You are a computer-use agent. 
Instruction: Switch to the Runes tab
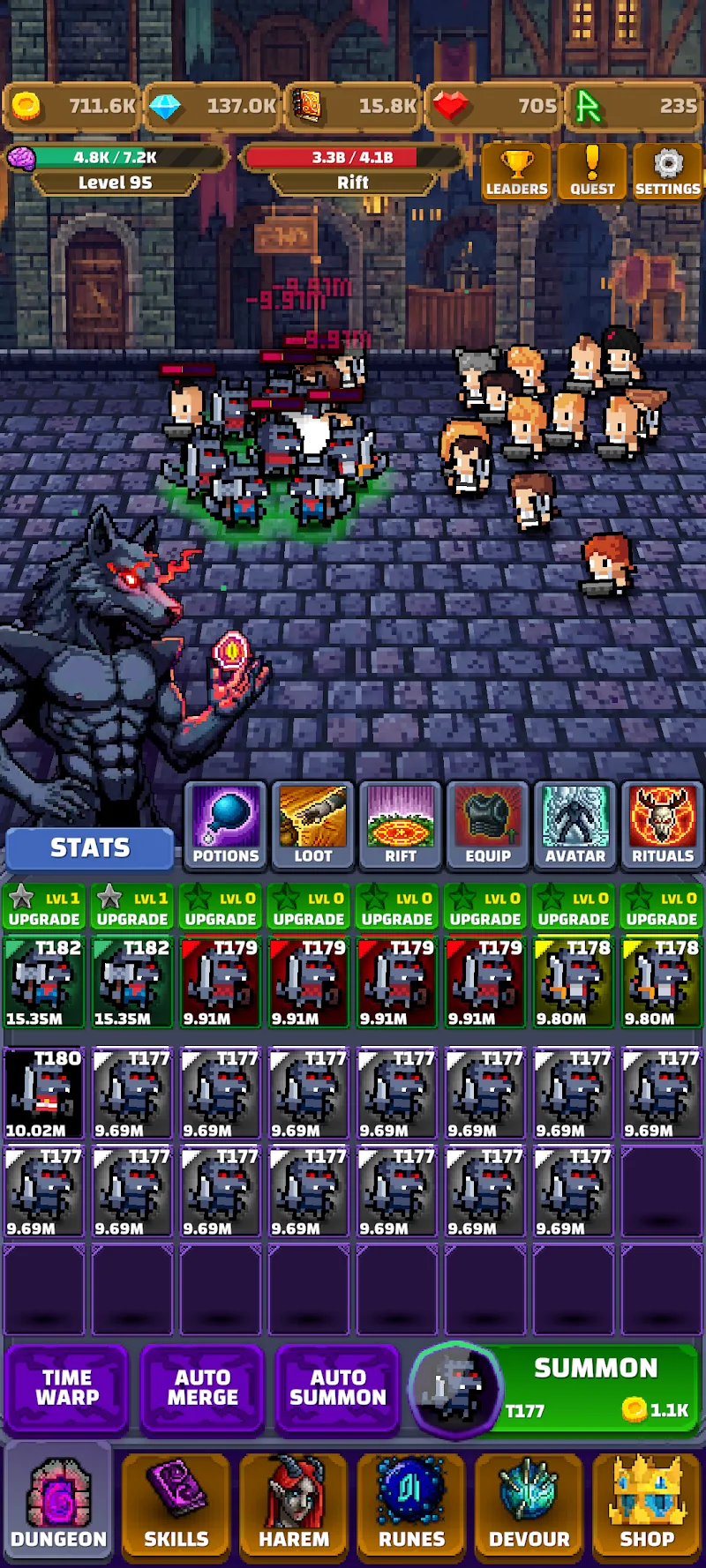pos(411,1505)
